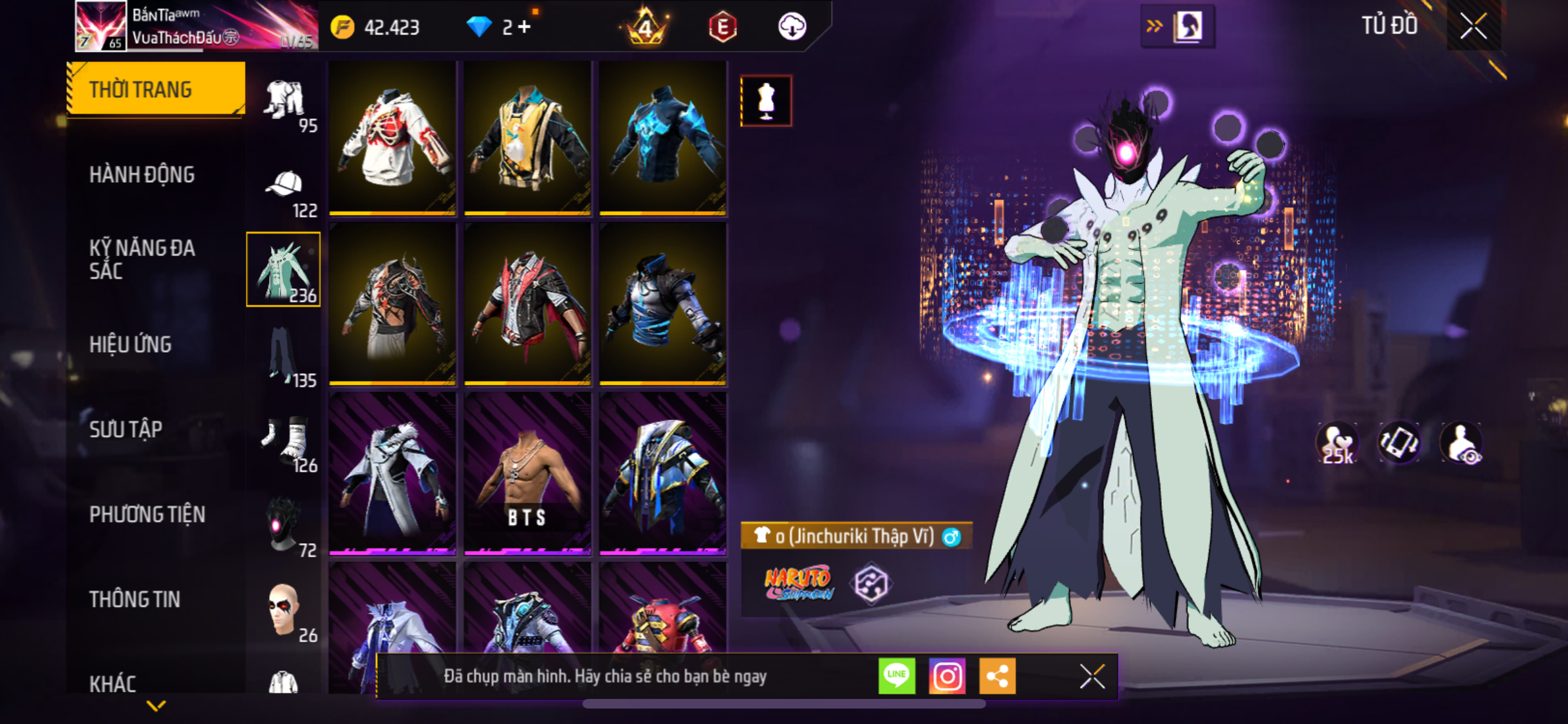Select the cap headwear category
Screen dimensions: 1568x724
coord(284,191)
